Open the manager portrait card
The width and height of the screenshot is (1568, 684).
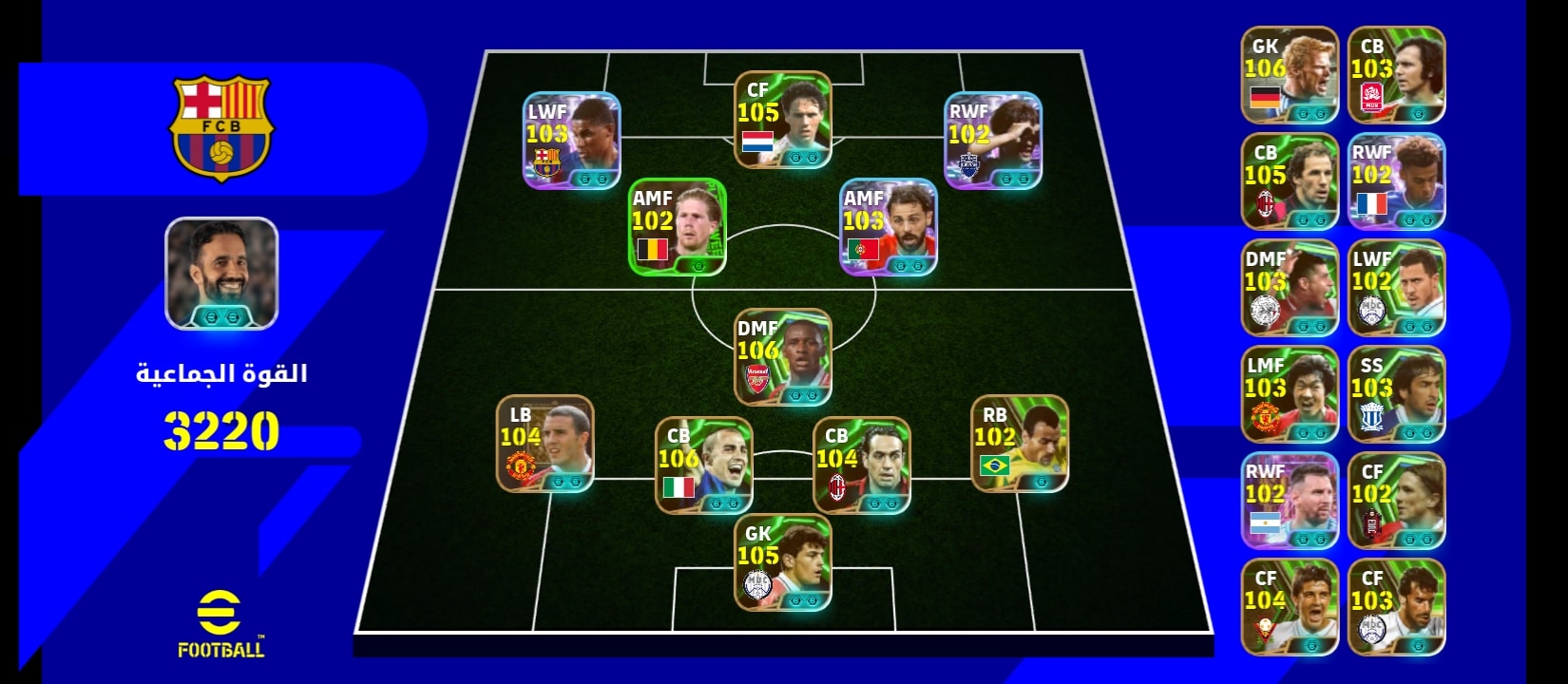[221, 274]
